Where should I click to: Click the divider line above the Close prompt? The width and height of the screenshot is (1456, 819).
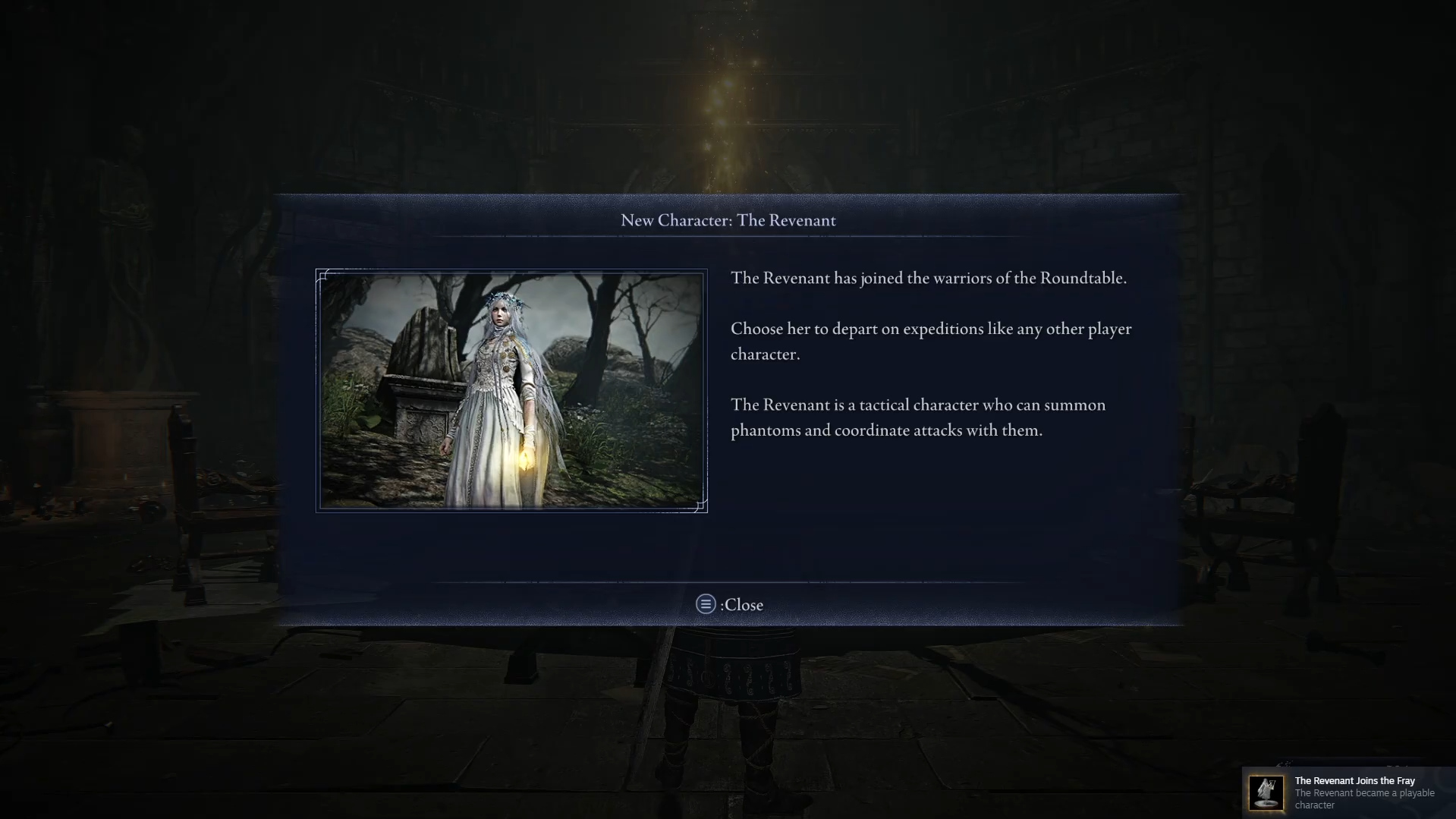coord(728,583)
